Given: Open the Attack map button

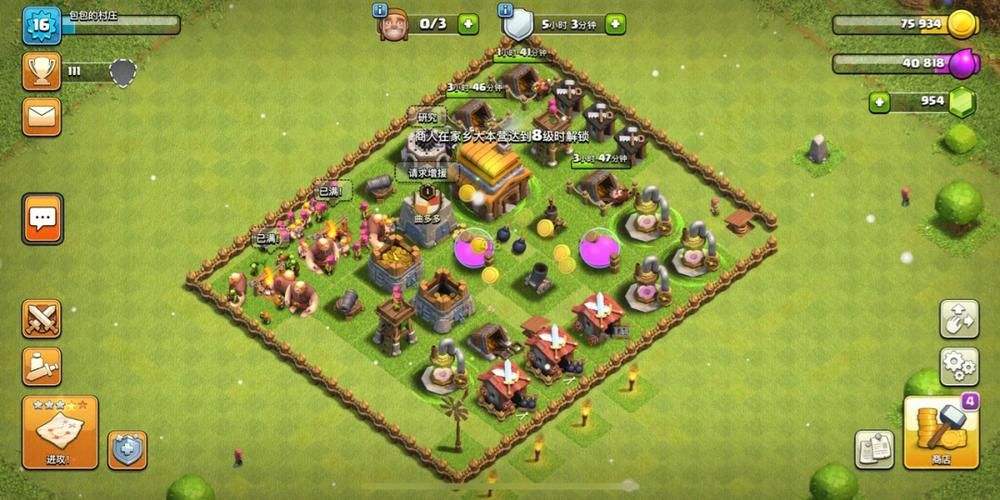Looking at the screenshot, I should tap(60, 432).
